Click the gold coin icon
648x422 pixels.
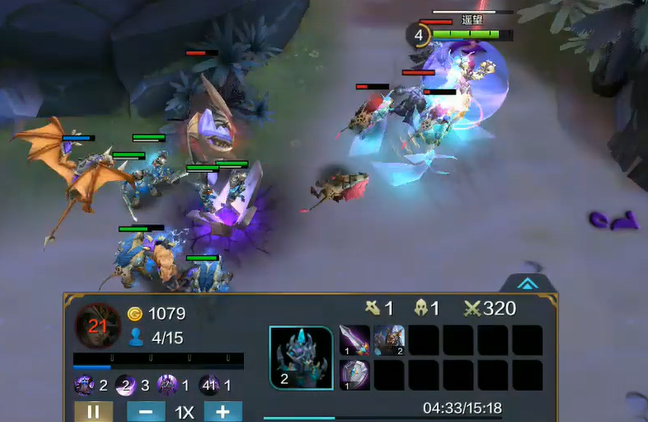pos(136,314)
